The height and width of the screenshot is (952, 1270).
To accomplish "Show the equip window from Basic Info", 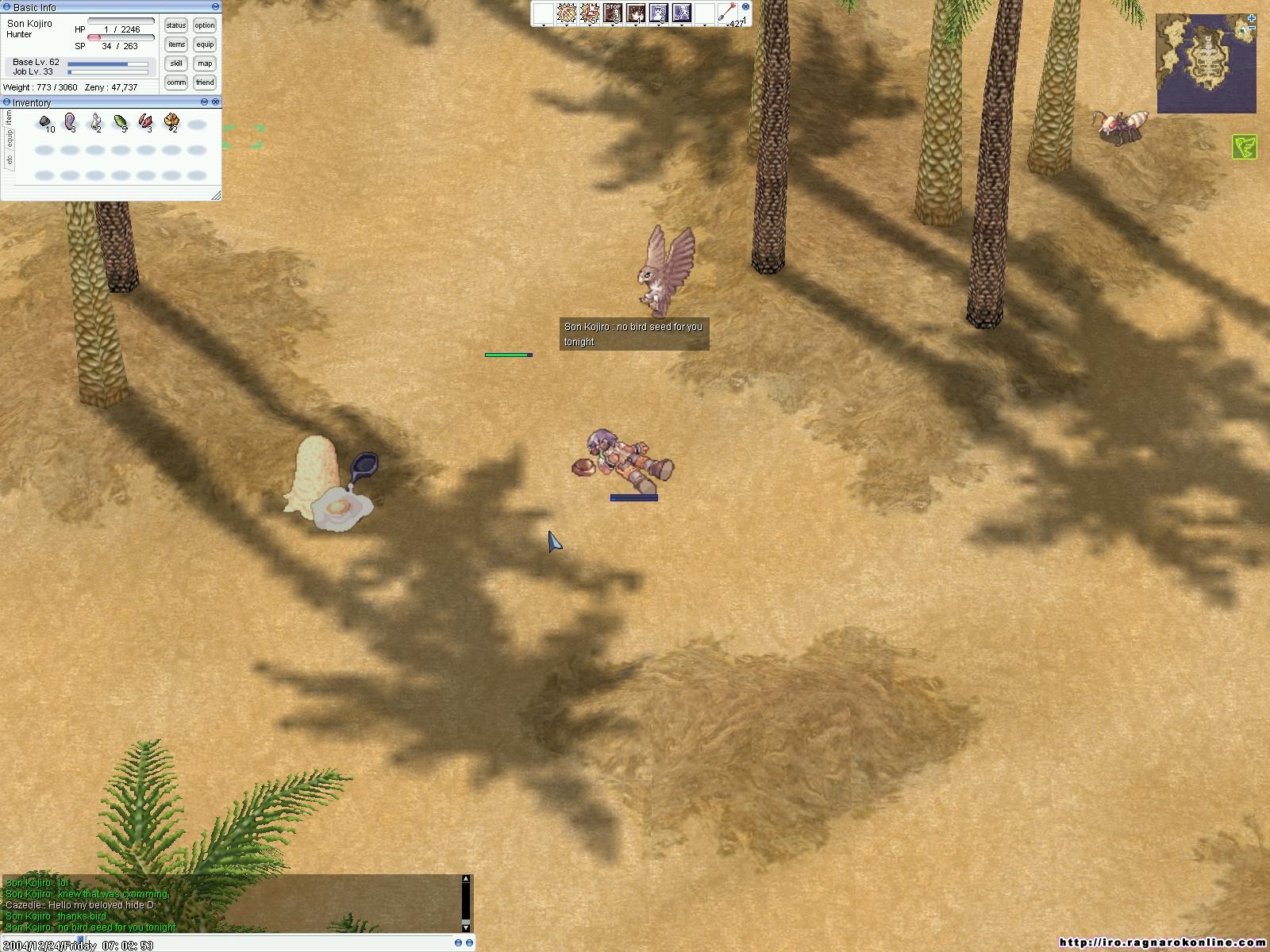I will (205, 44).
